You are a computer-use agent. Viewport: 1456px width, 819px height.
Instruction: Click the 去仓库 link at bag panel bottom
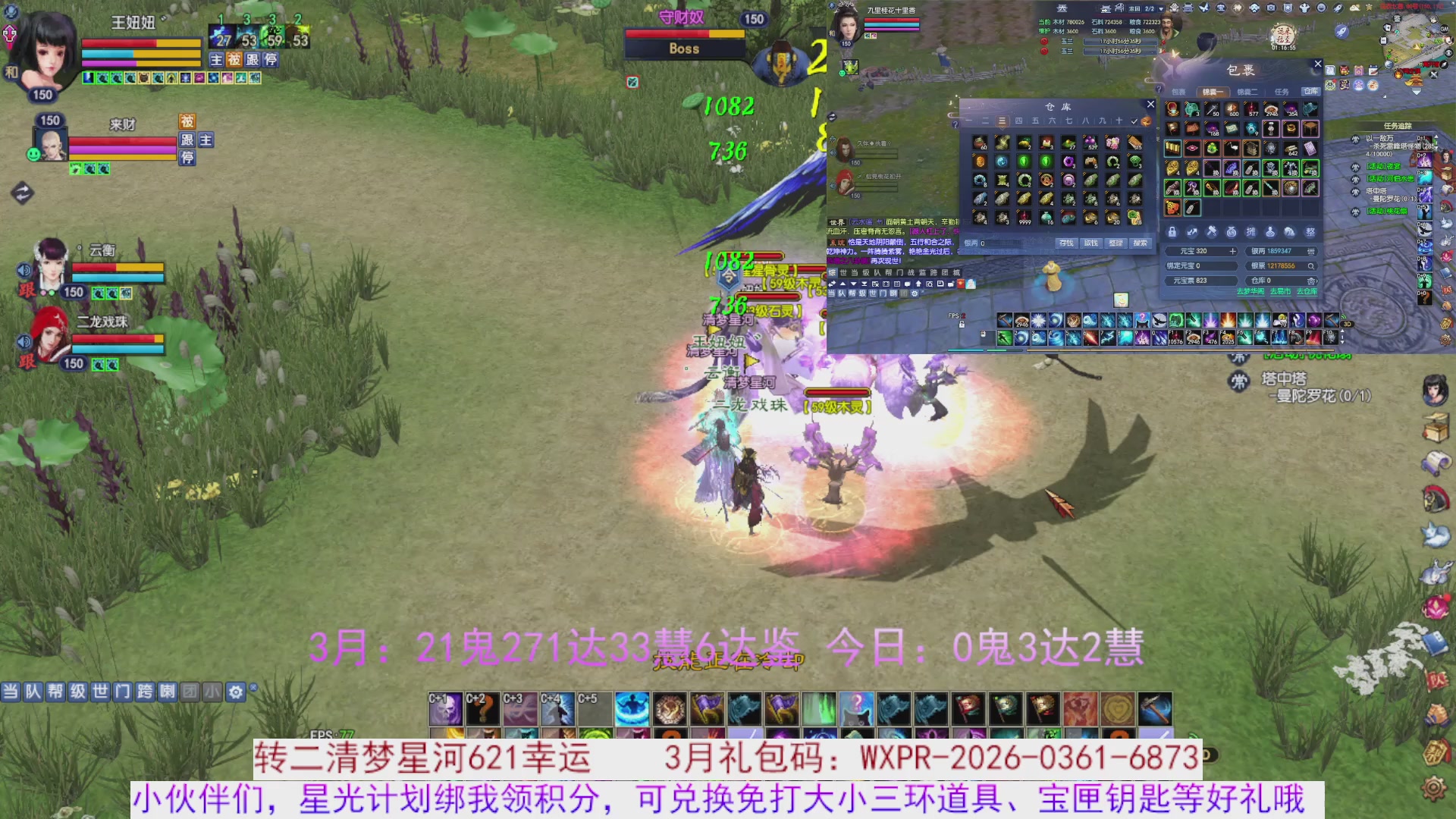coord(1308,291)
